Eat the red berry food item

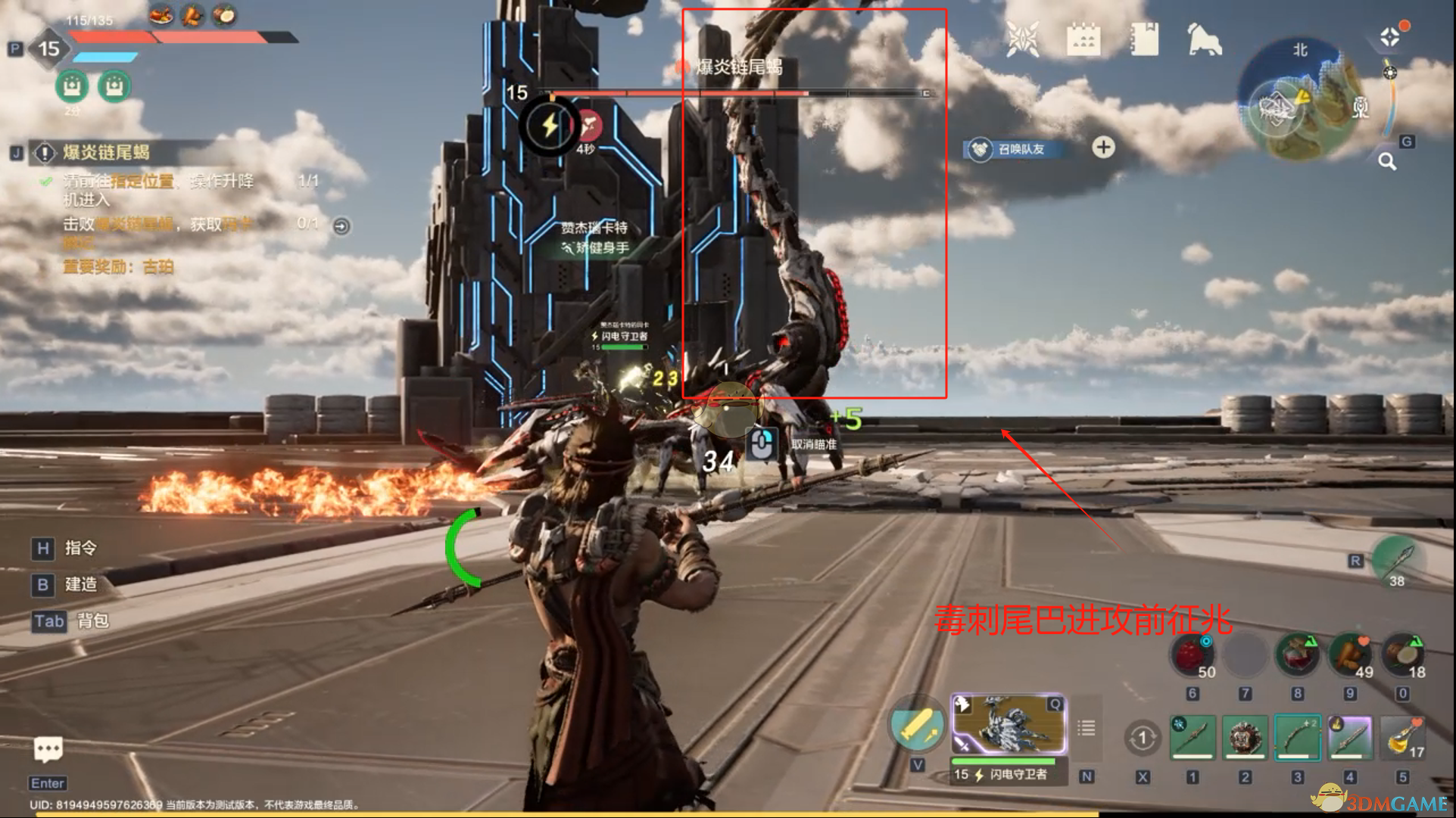(1192, 655)
